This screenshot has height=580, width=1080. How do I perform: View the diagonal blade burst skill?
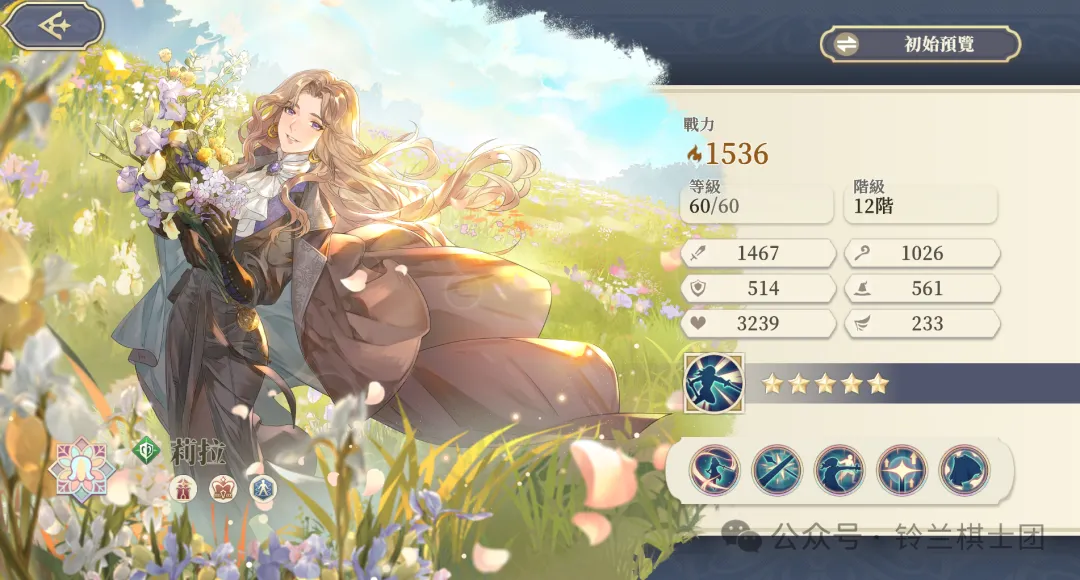point(777,470)
